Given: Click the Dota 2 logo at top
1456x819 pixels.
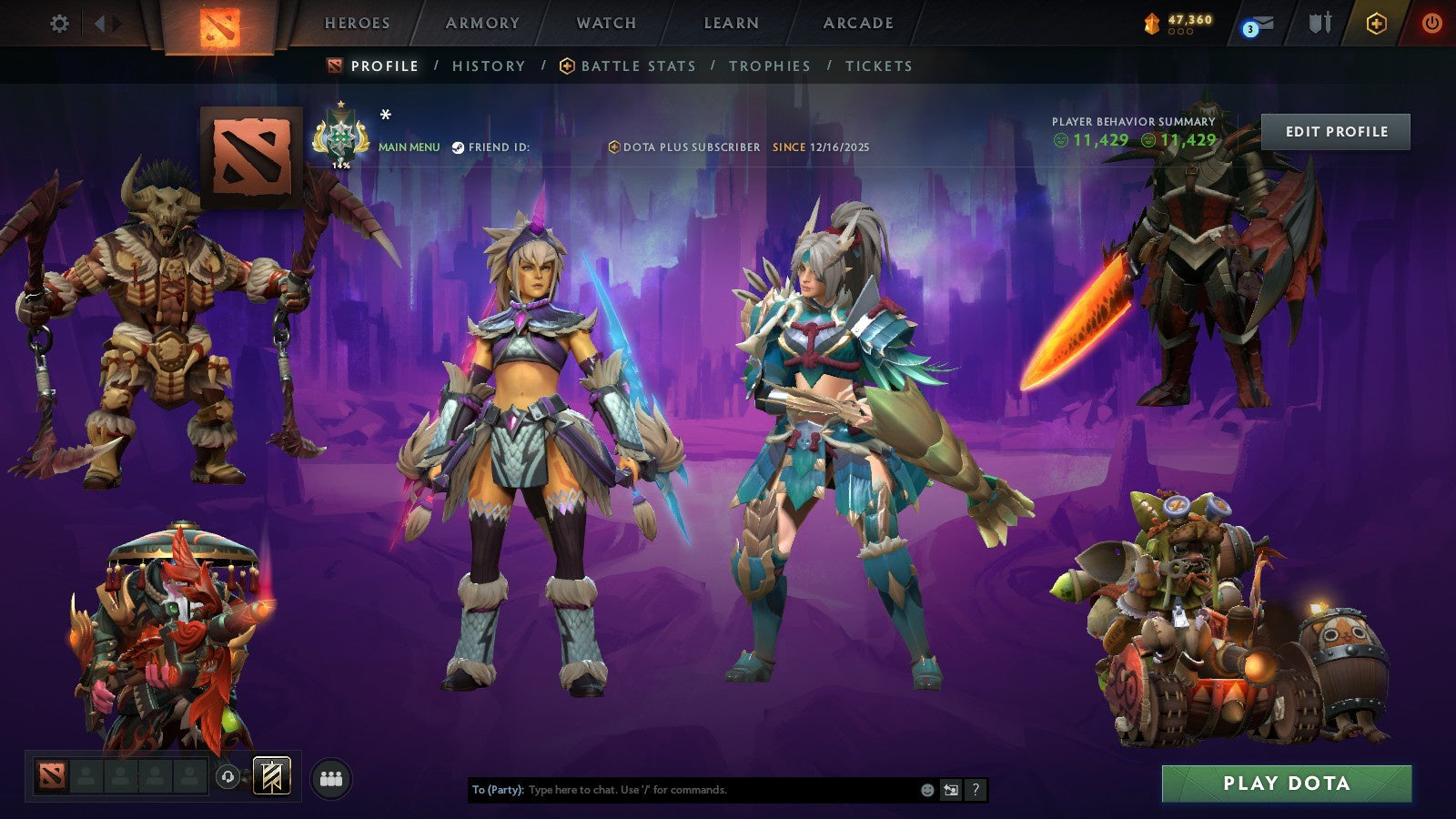Looking at the screenshot, I should click(x=221, y=24).
